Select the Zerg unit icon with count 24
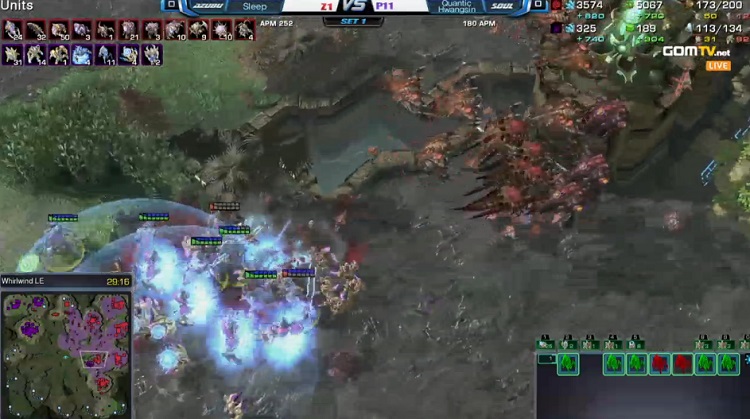The width and height of the screenshot is (750, 419). coord(13,30)
